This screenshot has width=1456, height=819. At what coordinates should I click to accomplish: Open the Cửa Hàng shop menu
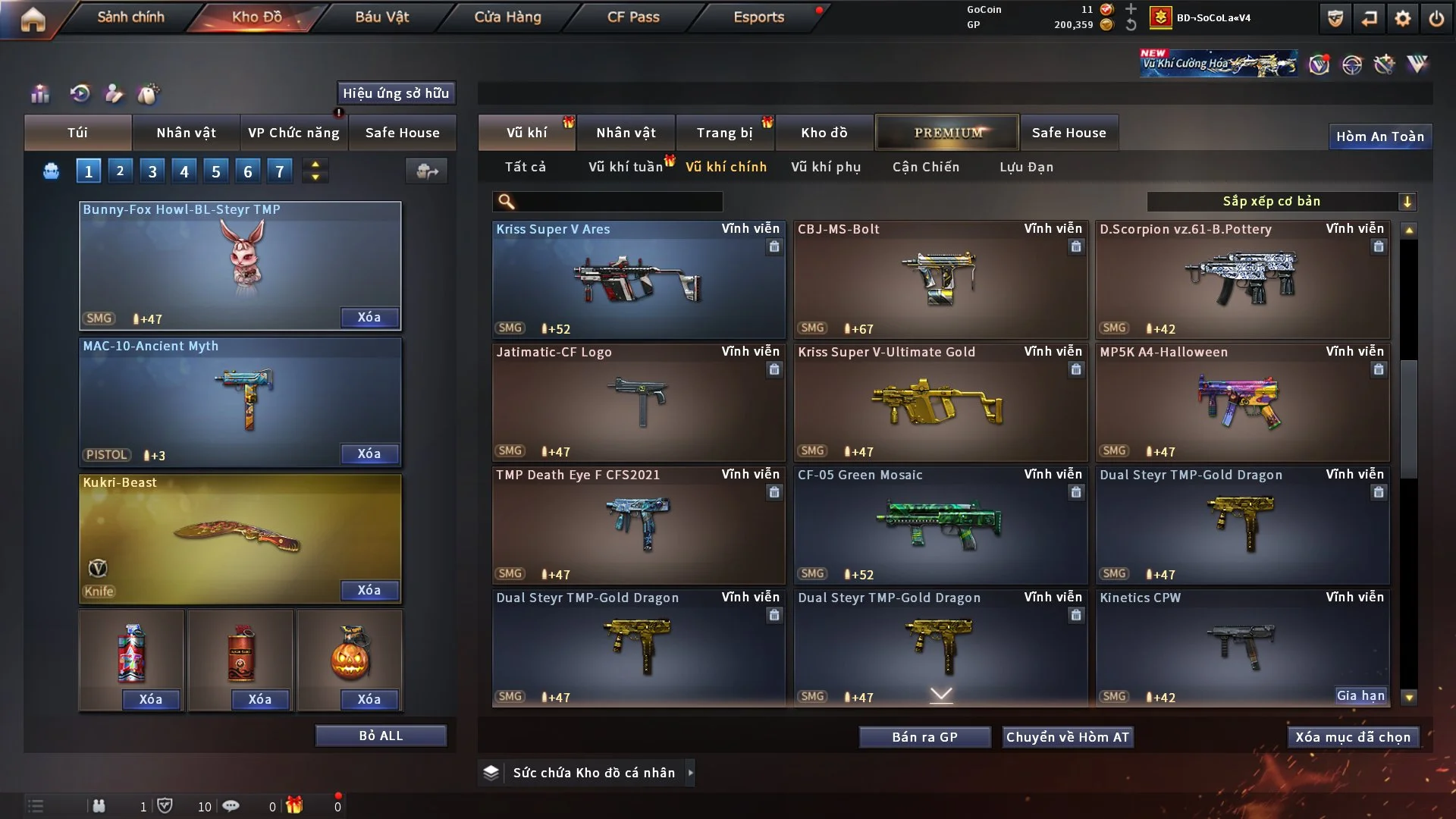pyautogui.click(x=507, y=17)
